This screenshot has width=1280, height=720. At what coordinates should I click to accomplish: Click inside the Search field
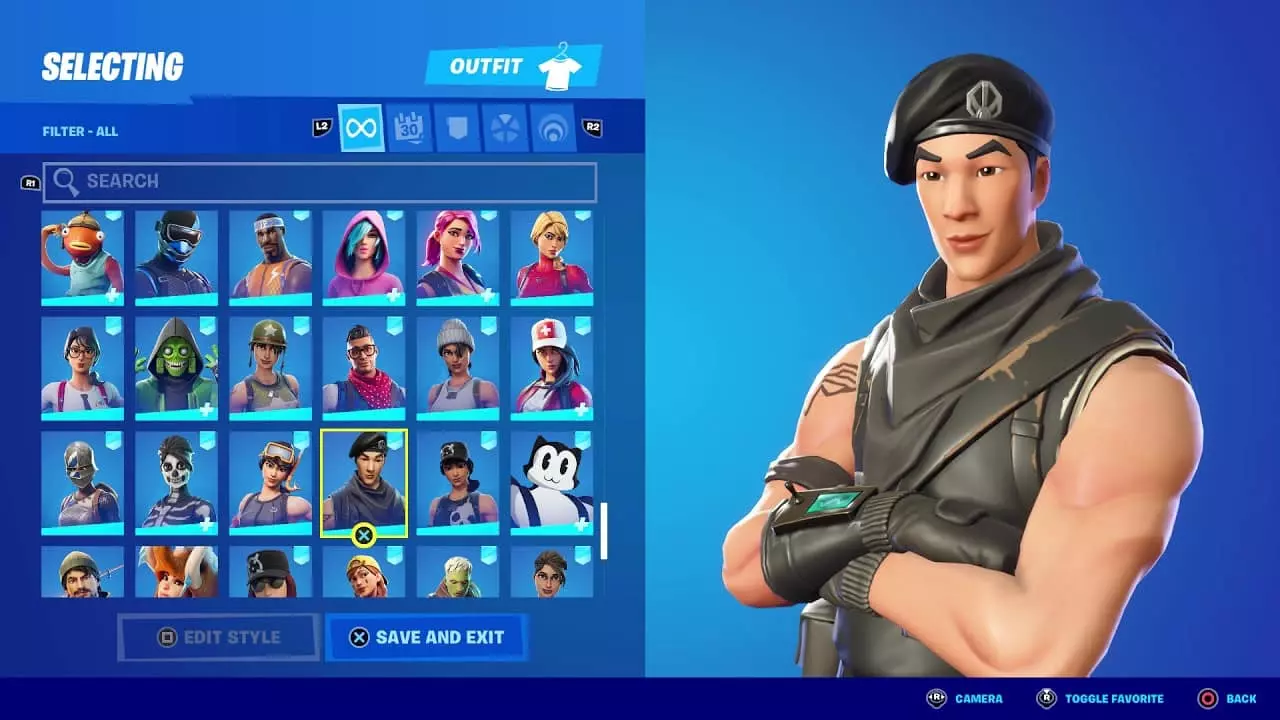point(300,181)
